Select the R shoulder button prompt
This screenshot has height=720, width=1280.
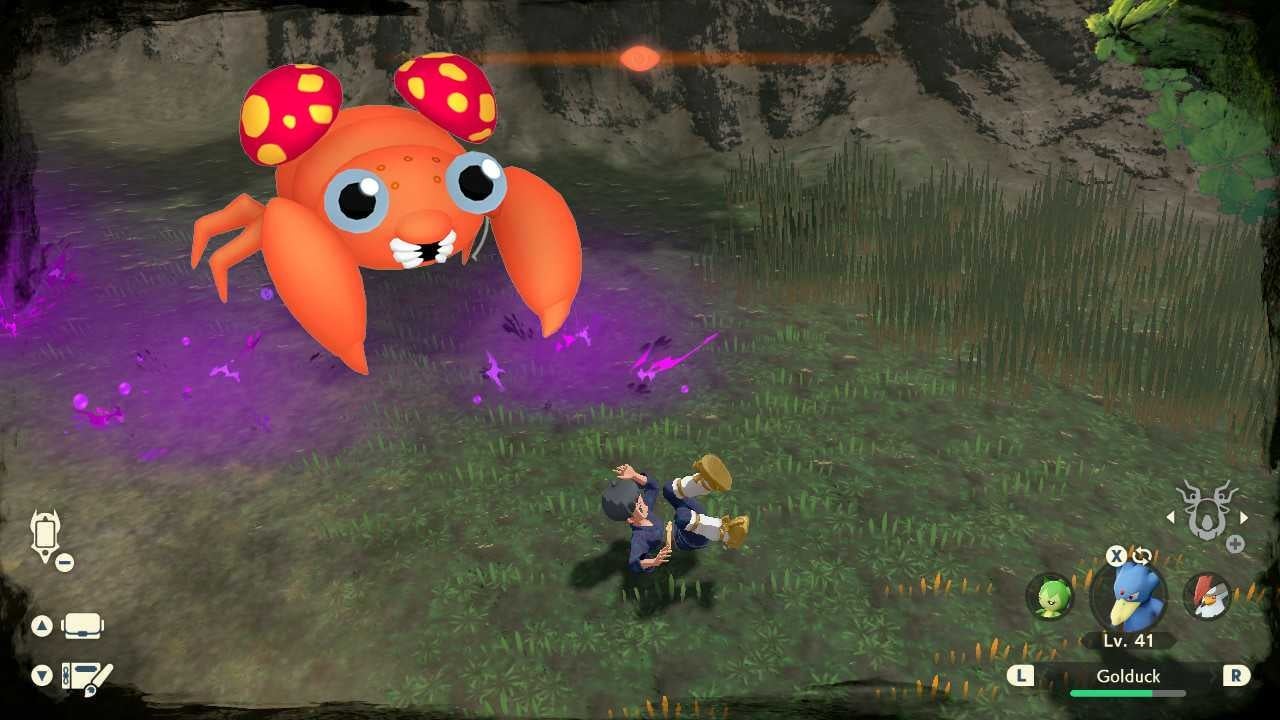[x=1236, y=676]
